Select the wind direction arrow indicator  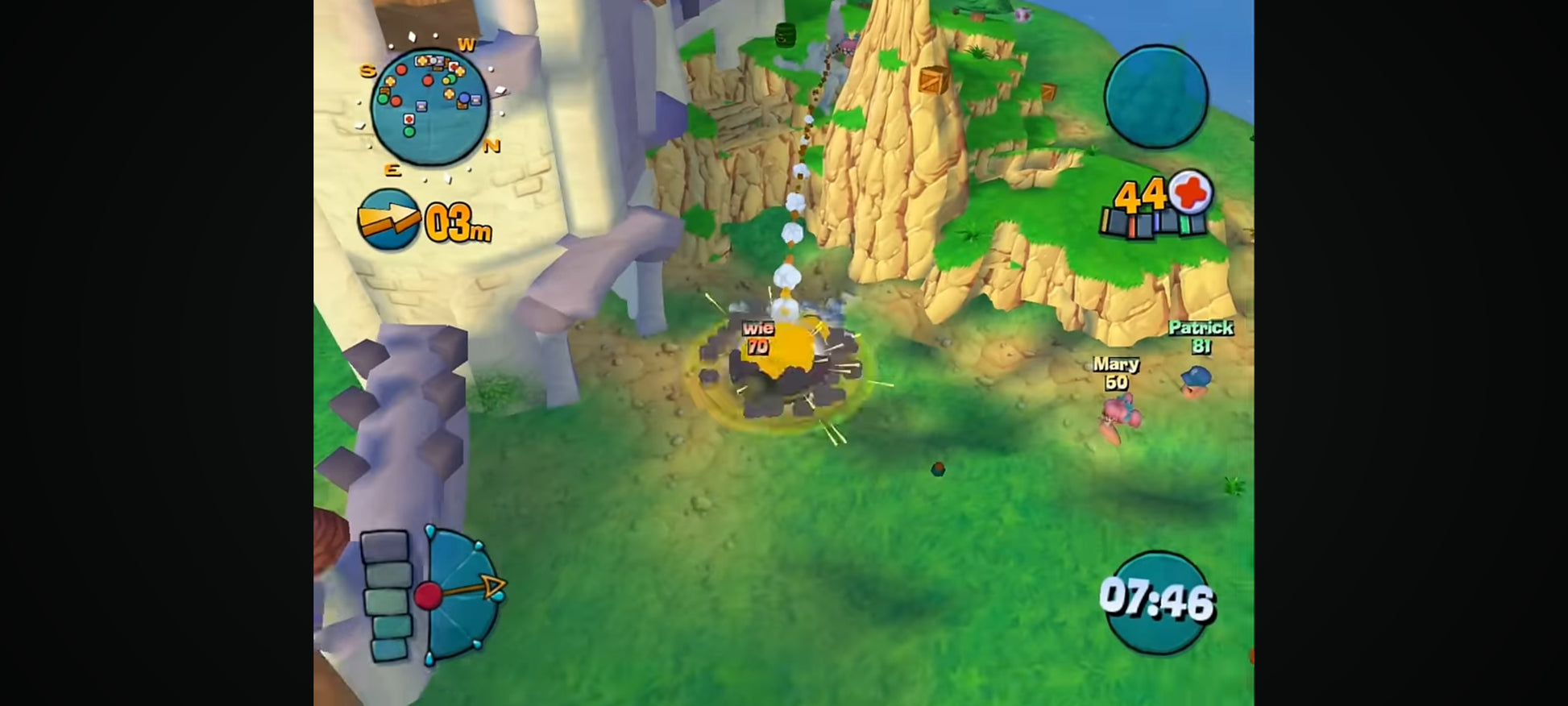388,219
